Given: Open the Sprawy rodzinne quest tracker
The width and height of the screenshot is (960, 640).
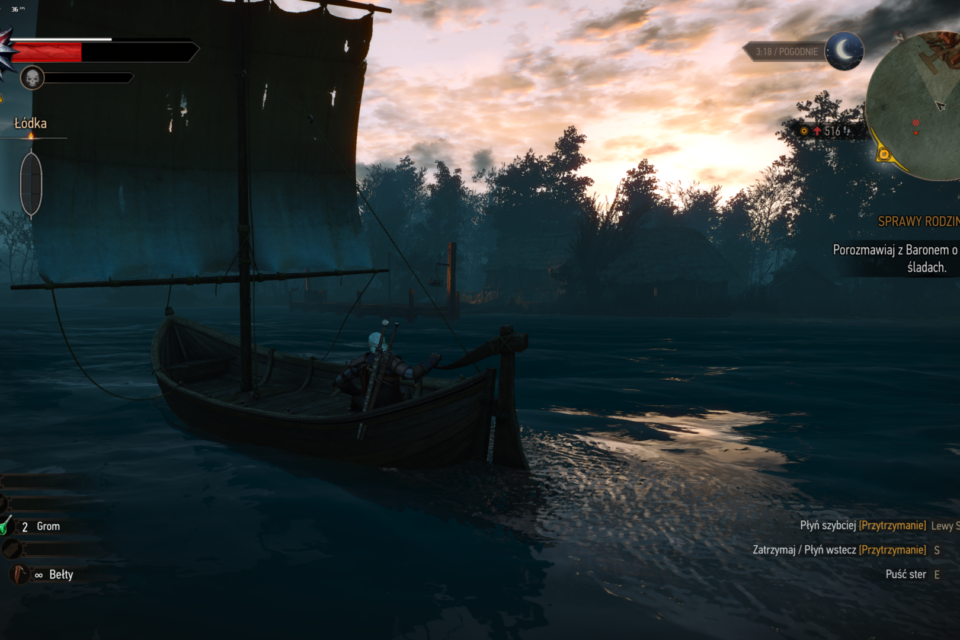Looking at the screenshot, I should (x=918, y=221).
